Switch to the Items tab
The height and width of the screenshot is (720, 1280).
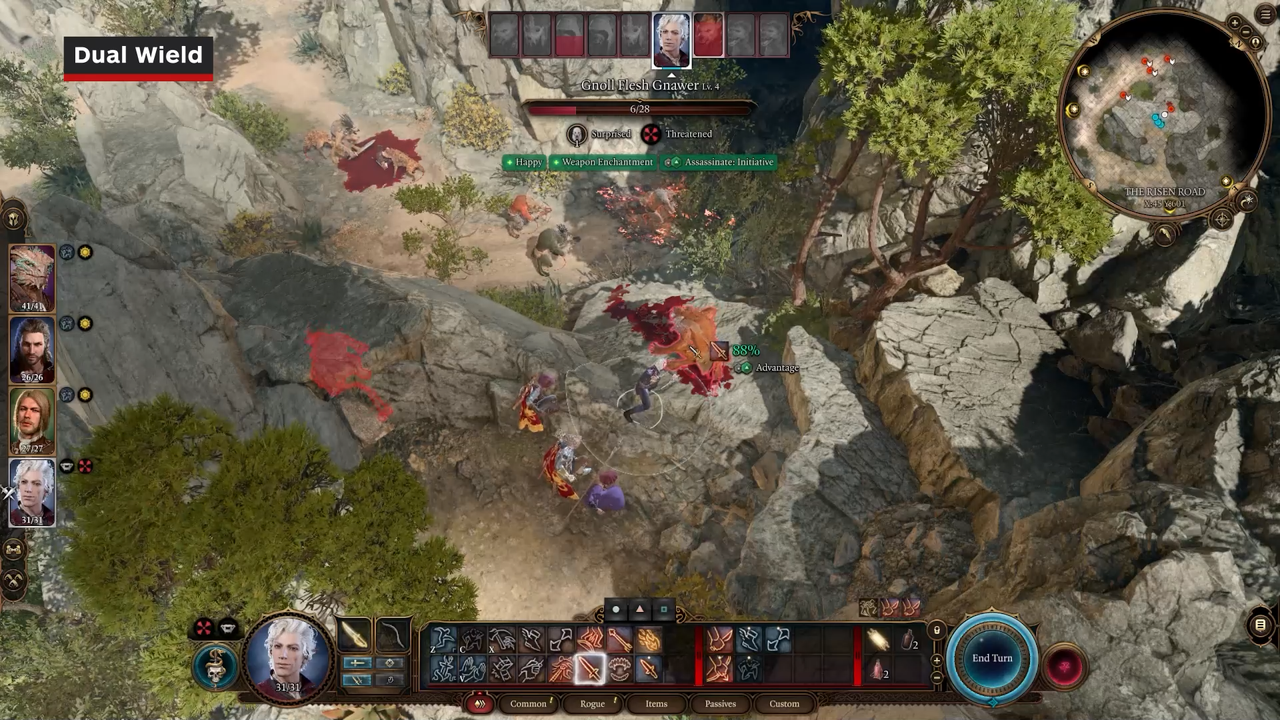(x=656, y=703)
